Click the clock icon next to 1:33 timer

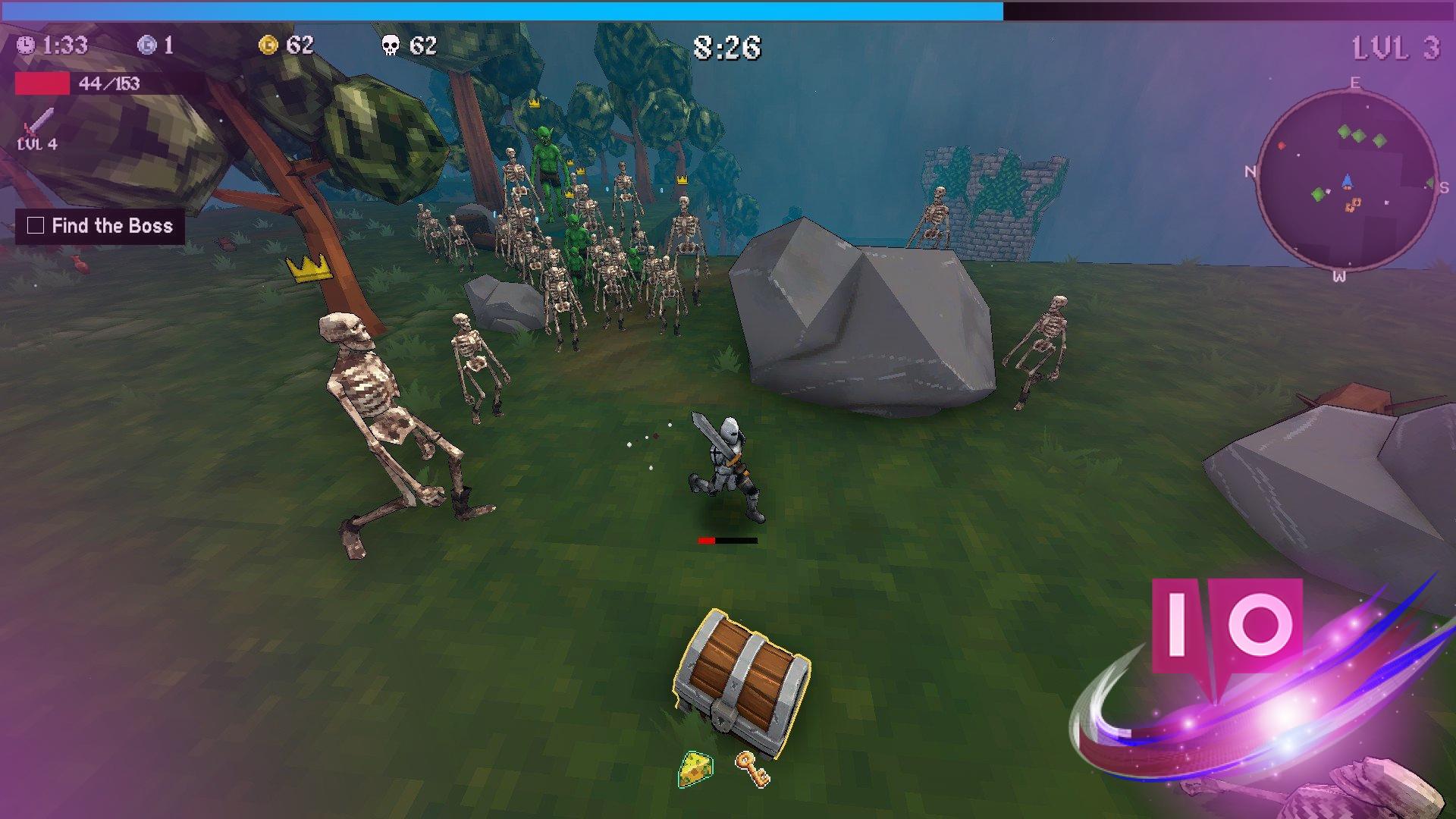pos(25,46)
